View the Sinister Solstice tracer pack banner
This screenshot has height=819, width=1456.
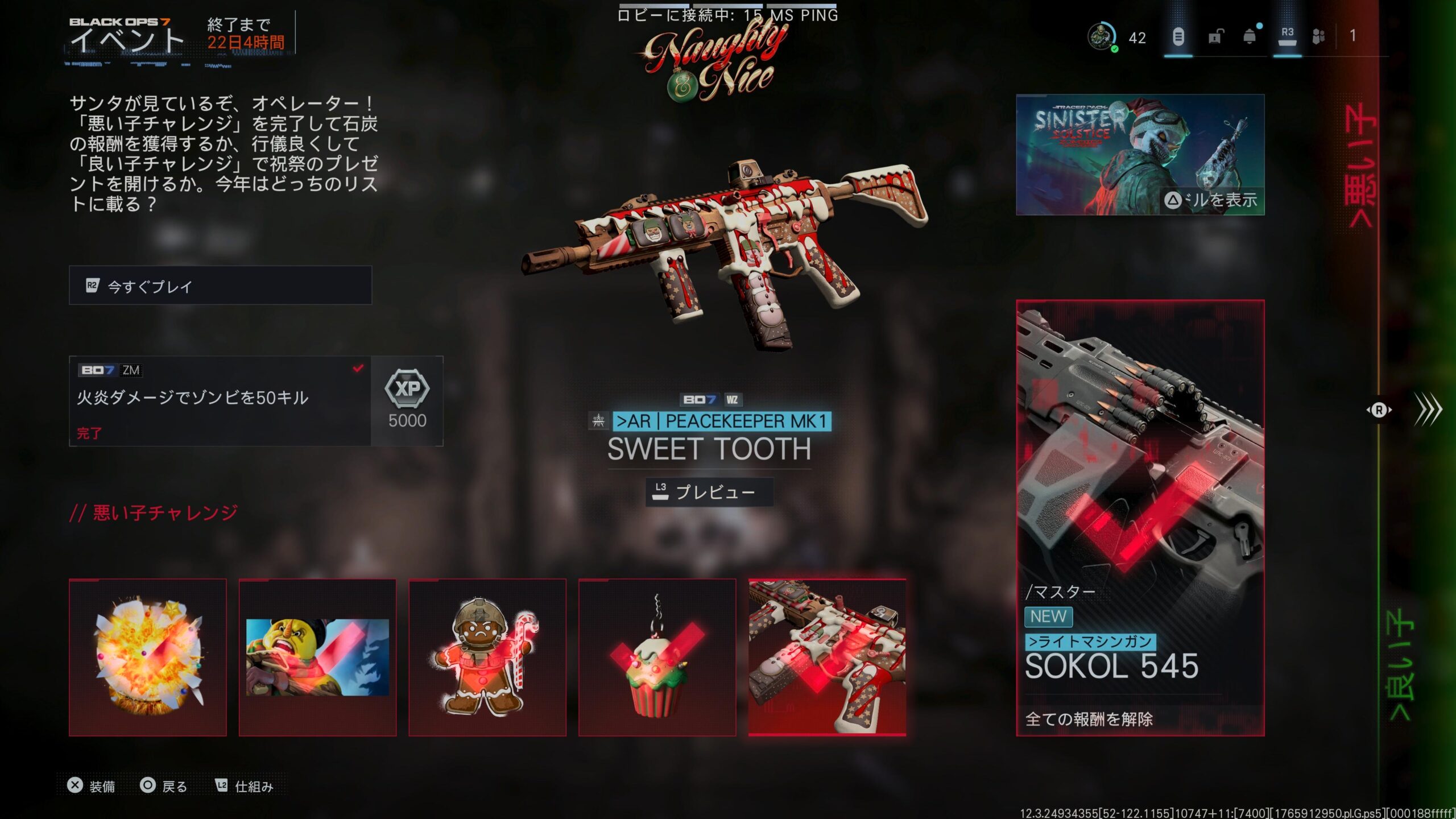click(1140, 155)
